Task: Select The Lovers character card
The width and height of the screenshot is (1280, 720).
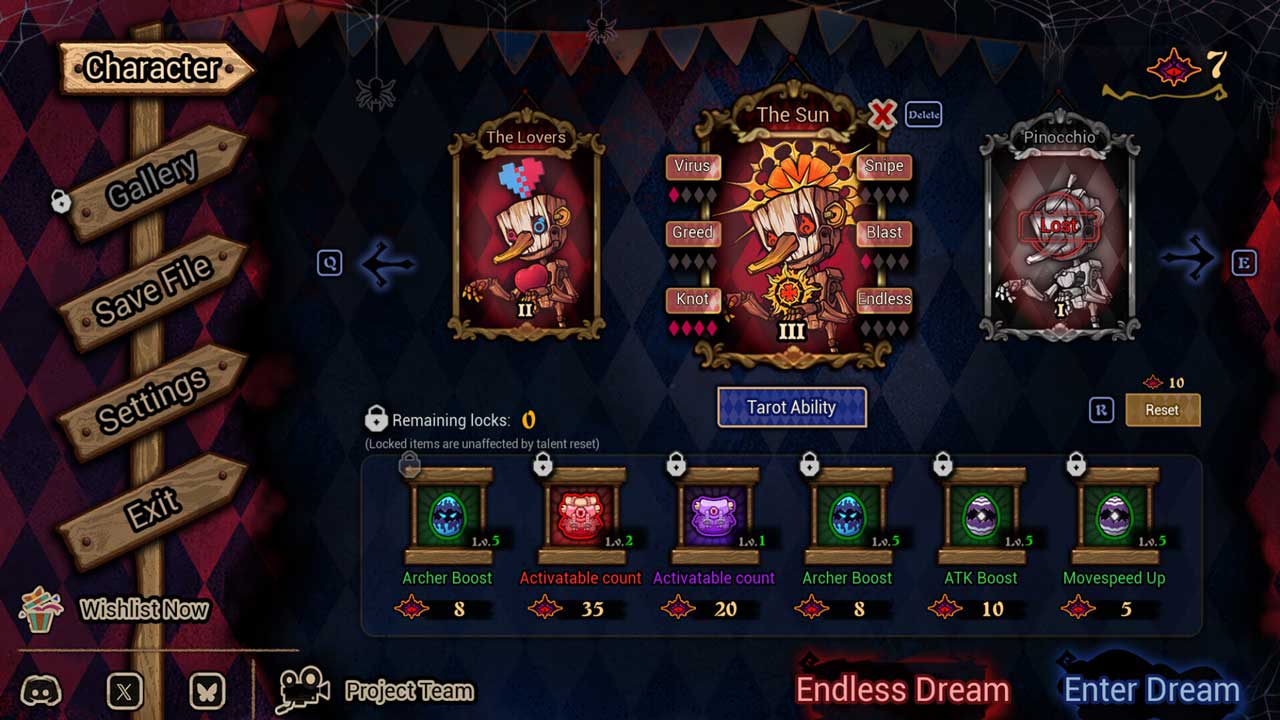Action: [x=526, y=235]
